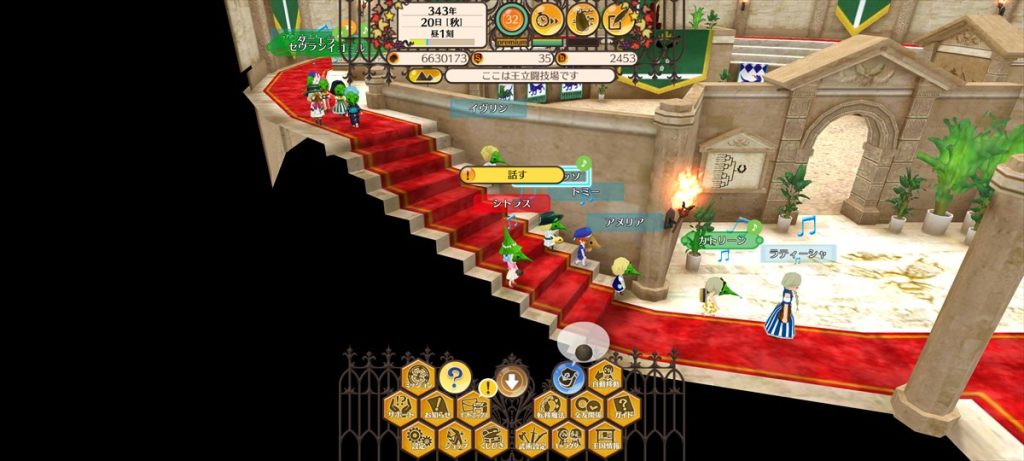
Task: Open the 武術設定 crossed-weapons hexagon
Action: click(x=529, y=437)
